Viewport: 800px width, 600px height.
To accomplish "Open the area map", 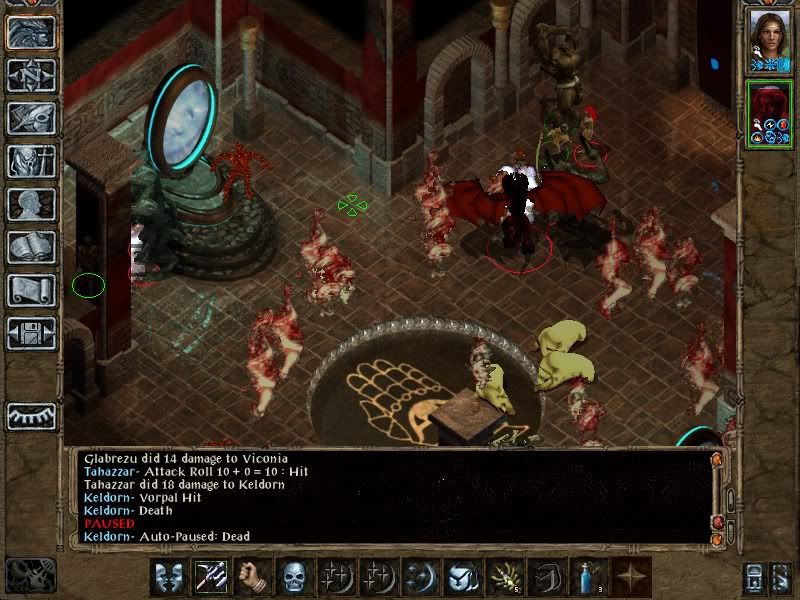I will point(31,75).
